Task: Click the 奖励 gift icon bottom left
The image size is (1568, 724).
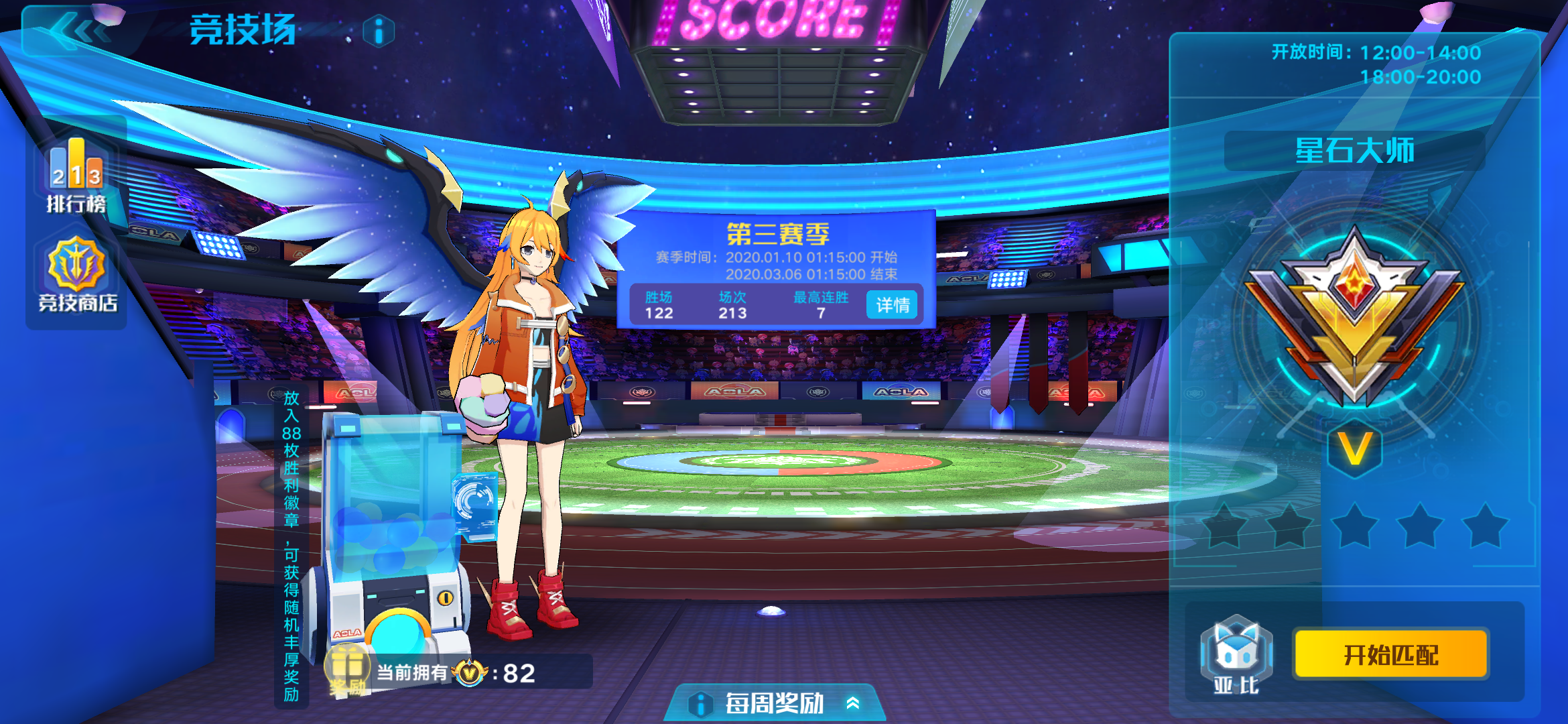Action: tap(348, 667)
